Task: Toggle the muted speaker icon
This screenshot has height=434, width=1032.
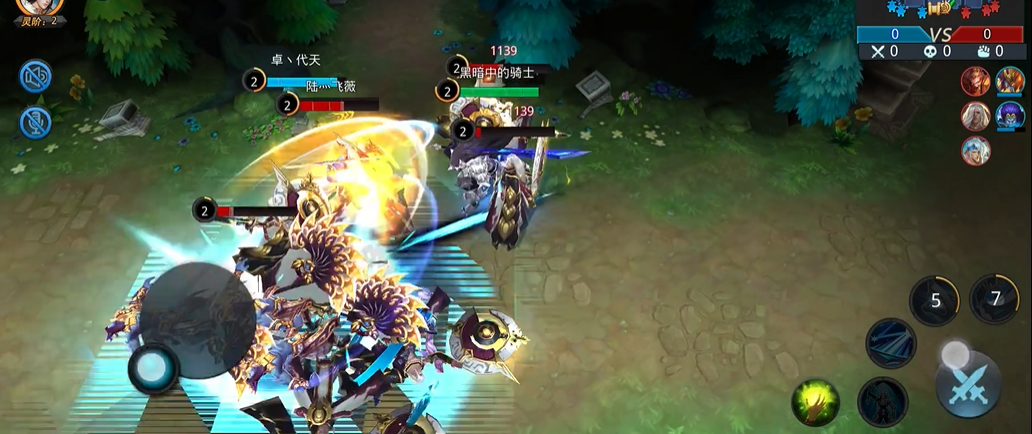Action: point(35,77)
